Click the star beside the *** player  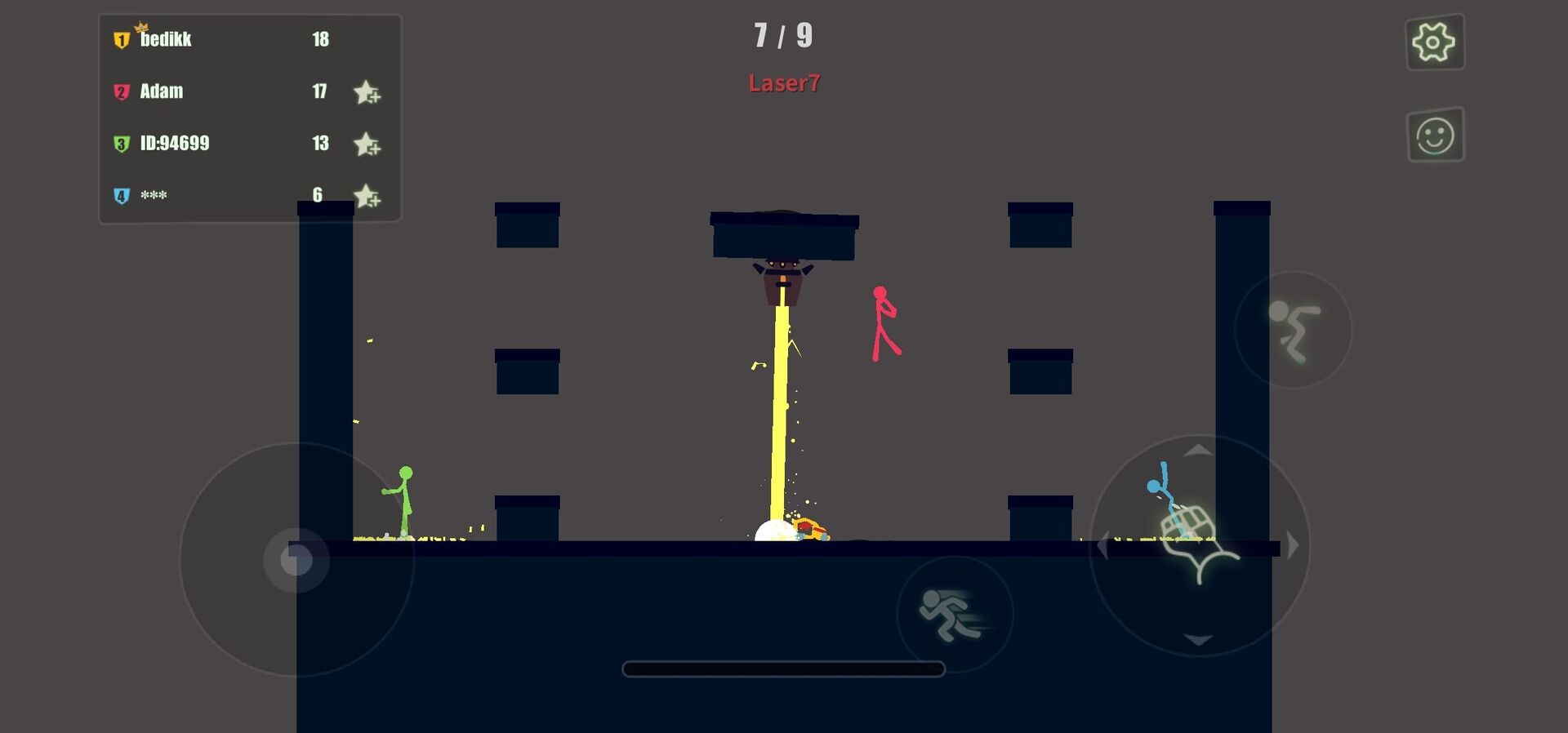tap(367, 197)
